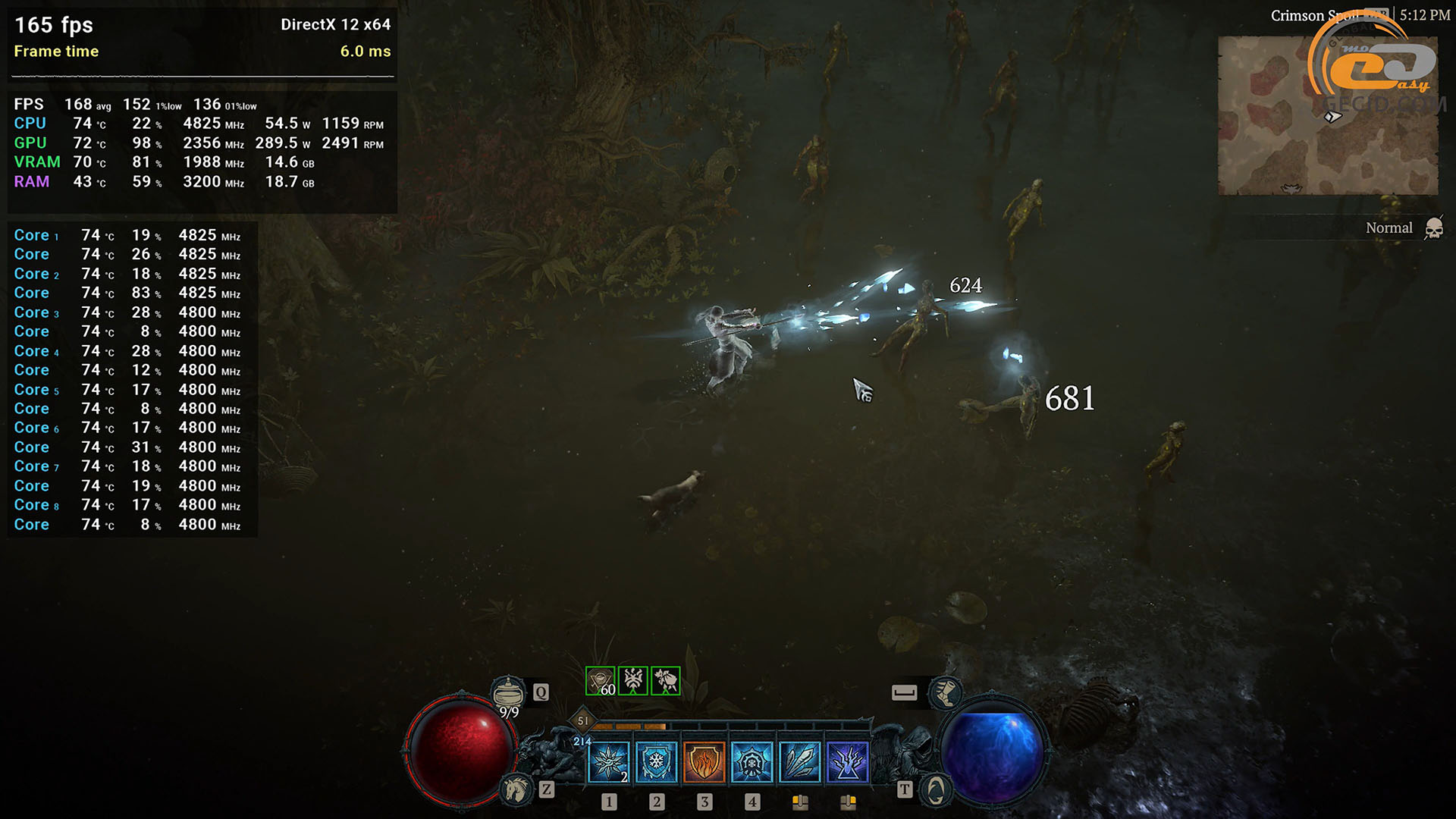Activate the Ice Shards skill slot
1456x819 pixels.
[609, 761]
